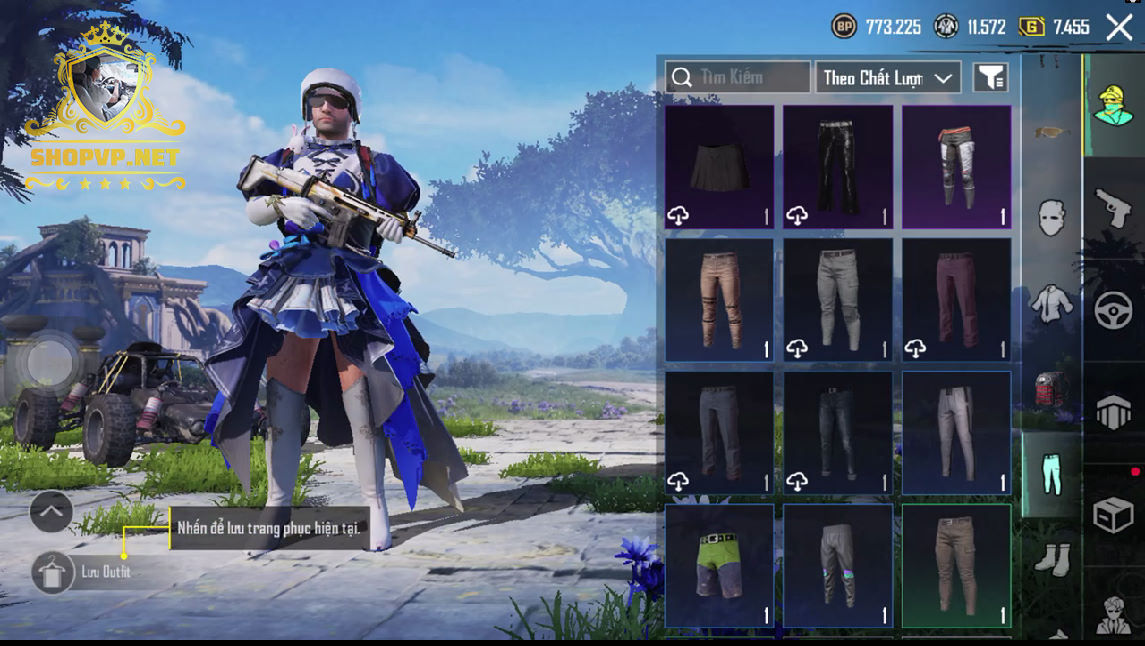Pick the maroon pants item
This screenshot has height=646, width=1145.
click(x=956, y=299)
